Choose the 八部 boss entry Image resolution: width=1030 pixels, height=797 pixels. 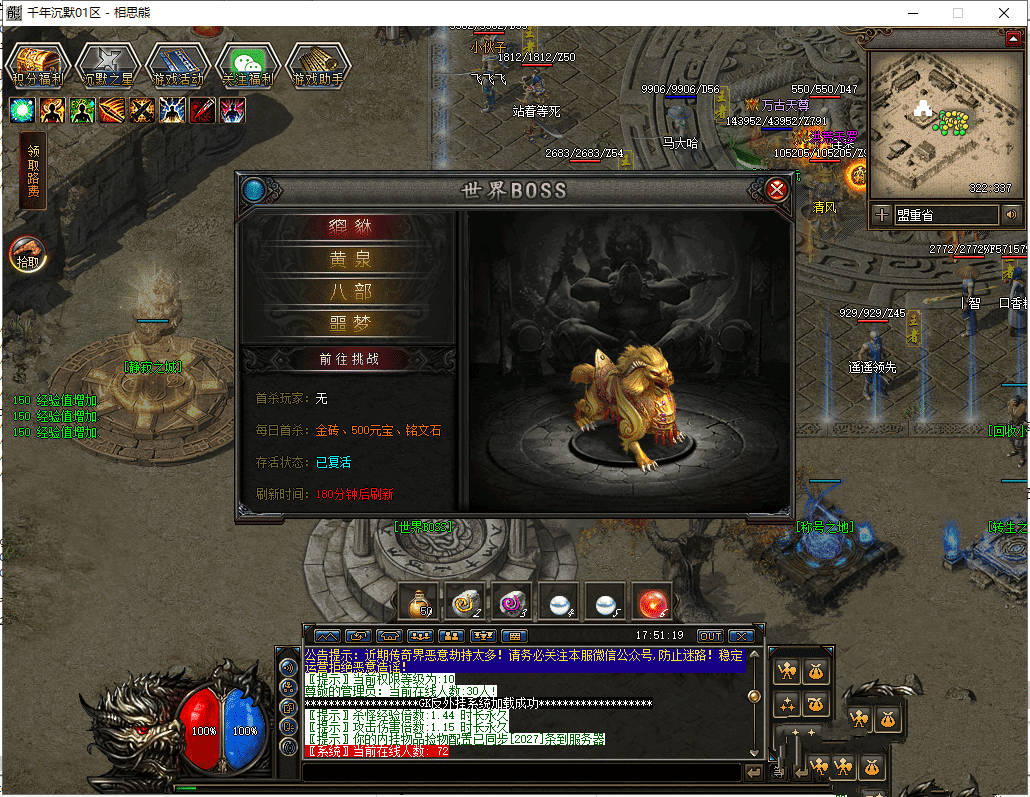click(349, 292)
